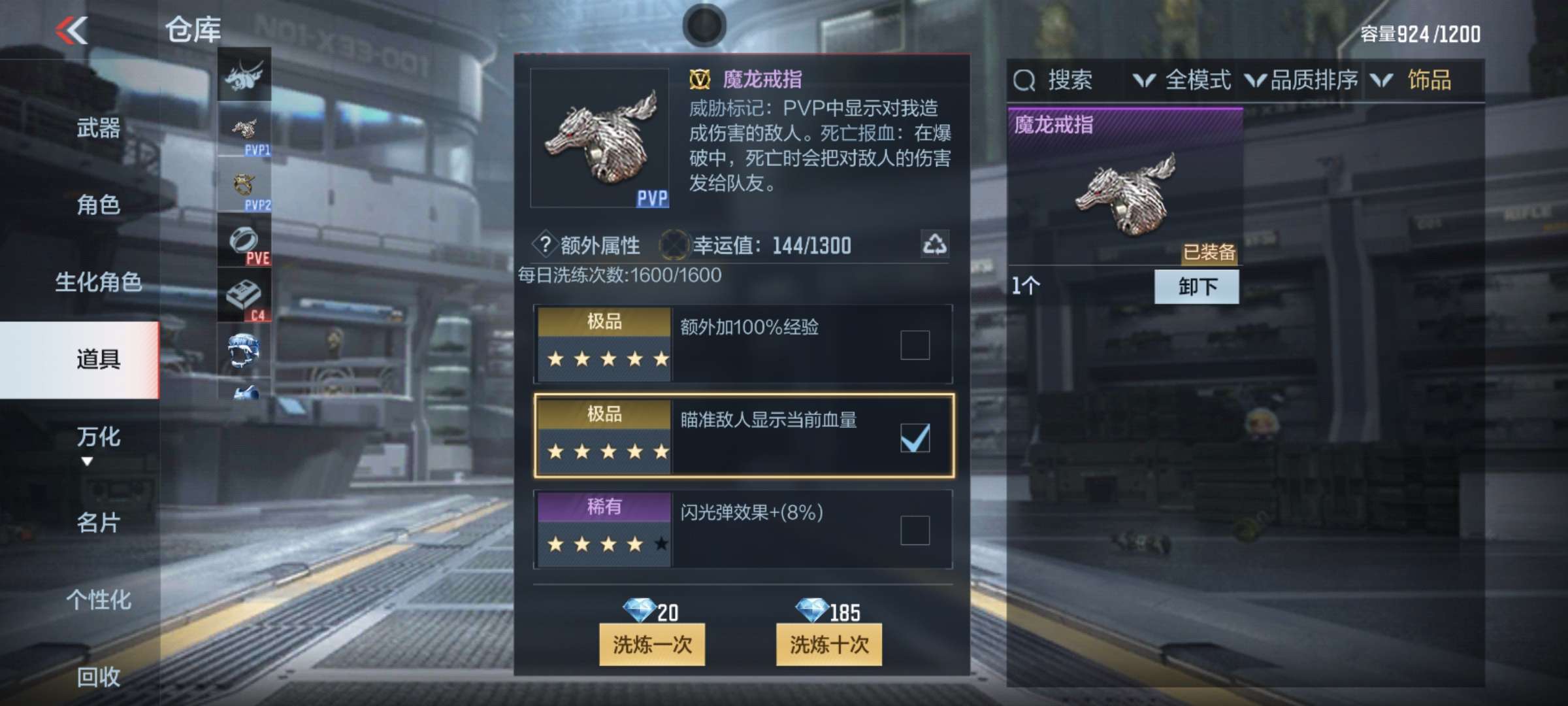Refine once with 洗炼一次 button
Screen dimensions: 1568x706
click(651, 645)
